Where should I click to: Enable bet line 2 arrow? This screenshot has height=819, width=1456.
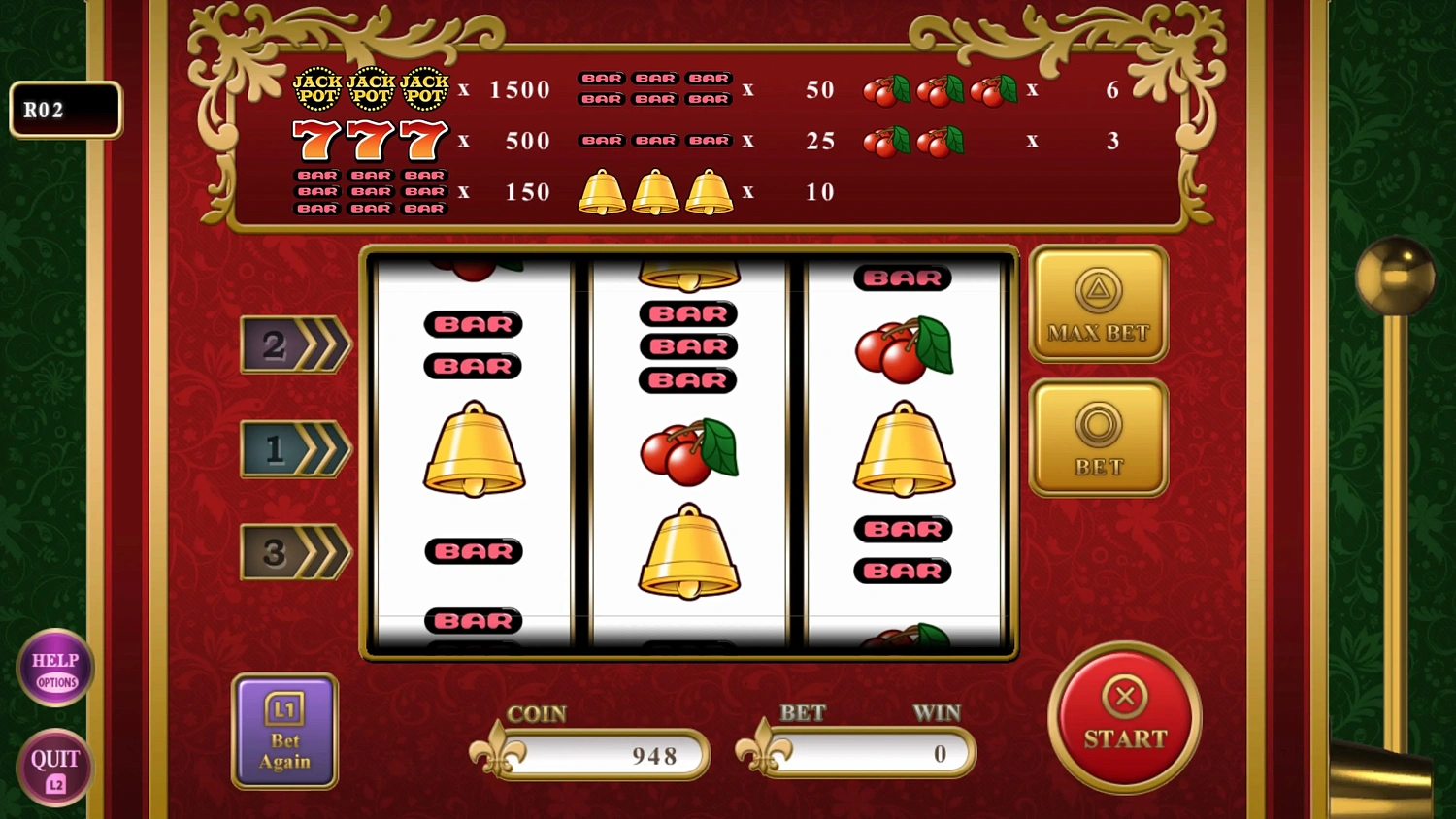click(294, 346)
